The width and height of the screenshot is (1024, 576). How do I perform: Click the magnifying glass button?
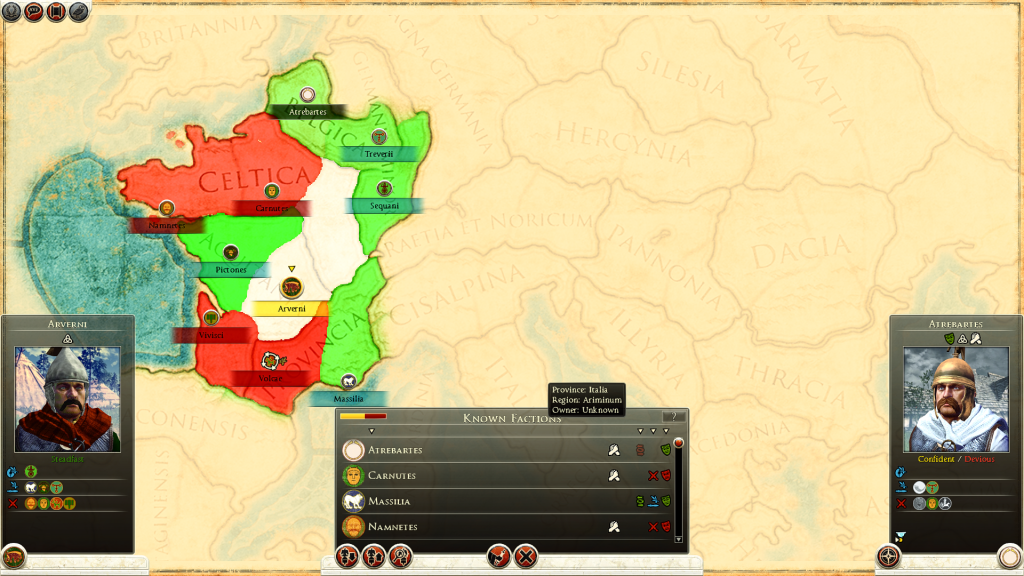point(402,557)
